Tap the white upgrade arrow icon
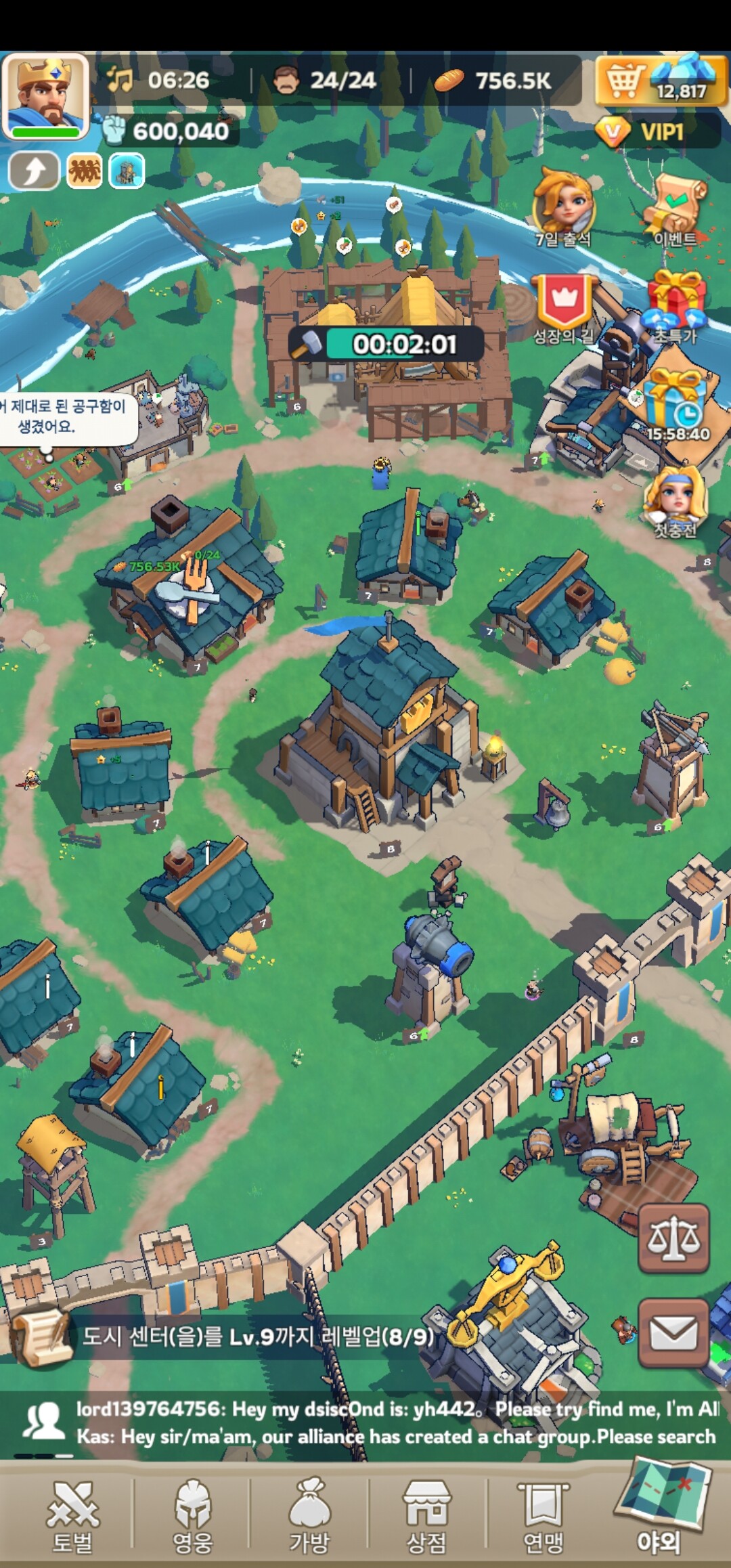Screen dimensions: 731x1568 33,171
